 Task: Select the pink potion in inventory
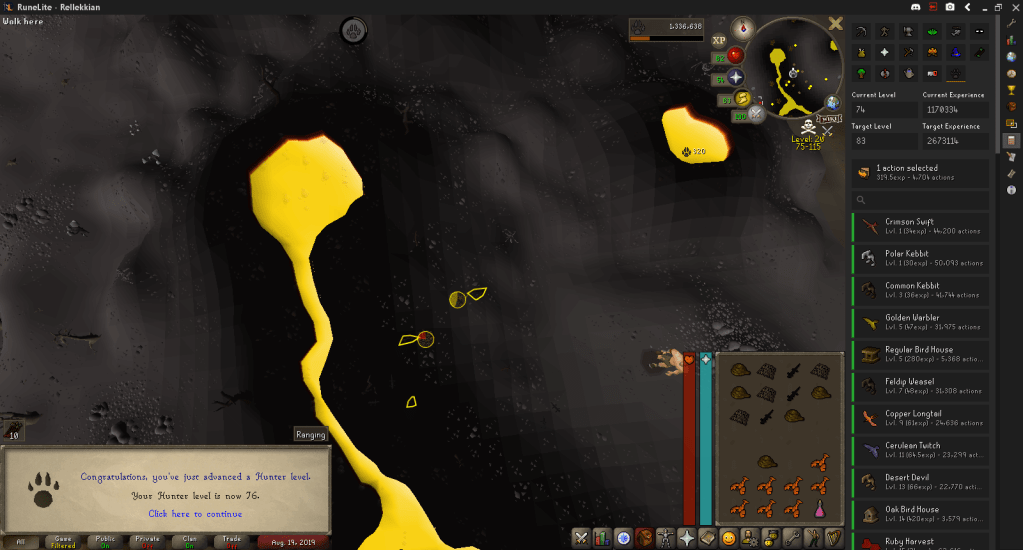pyautogui.click(x=819, y=509)
